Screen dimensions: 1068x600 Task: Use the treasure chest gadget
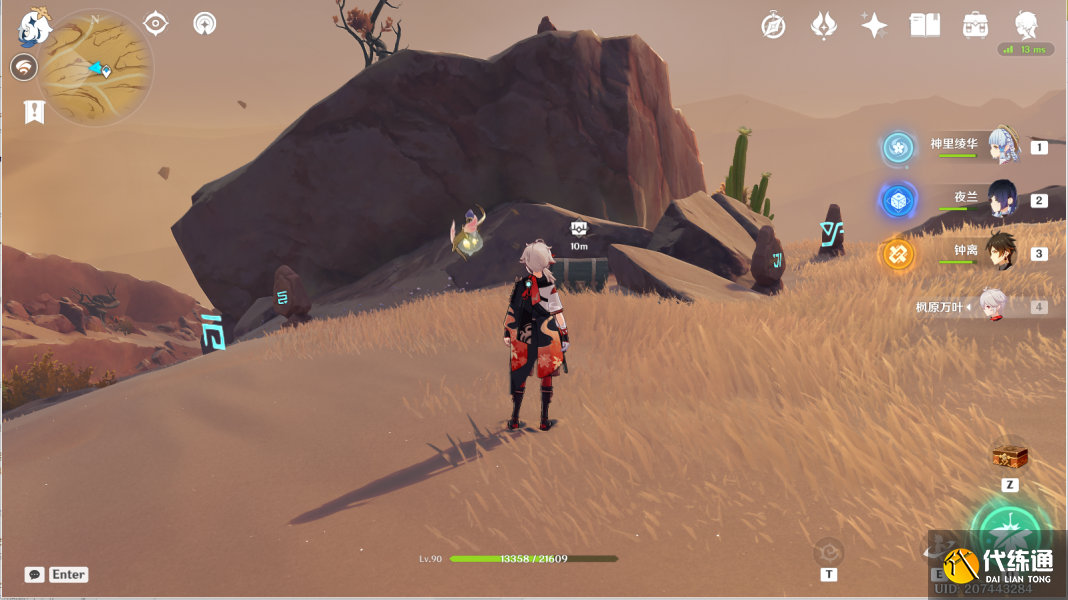[1010, 458]
